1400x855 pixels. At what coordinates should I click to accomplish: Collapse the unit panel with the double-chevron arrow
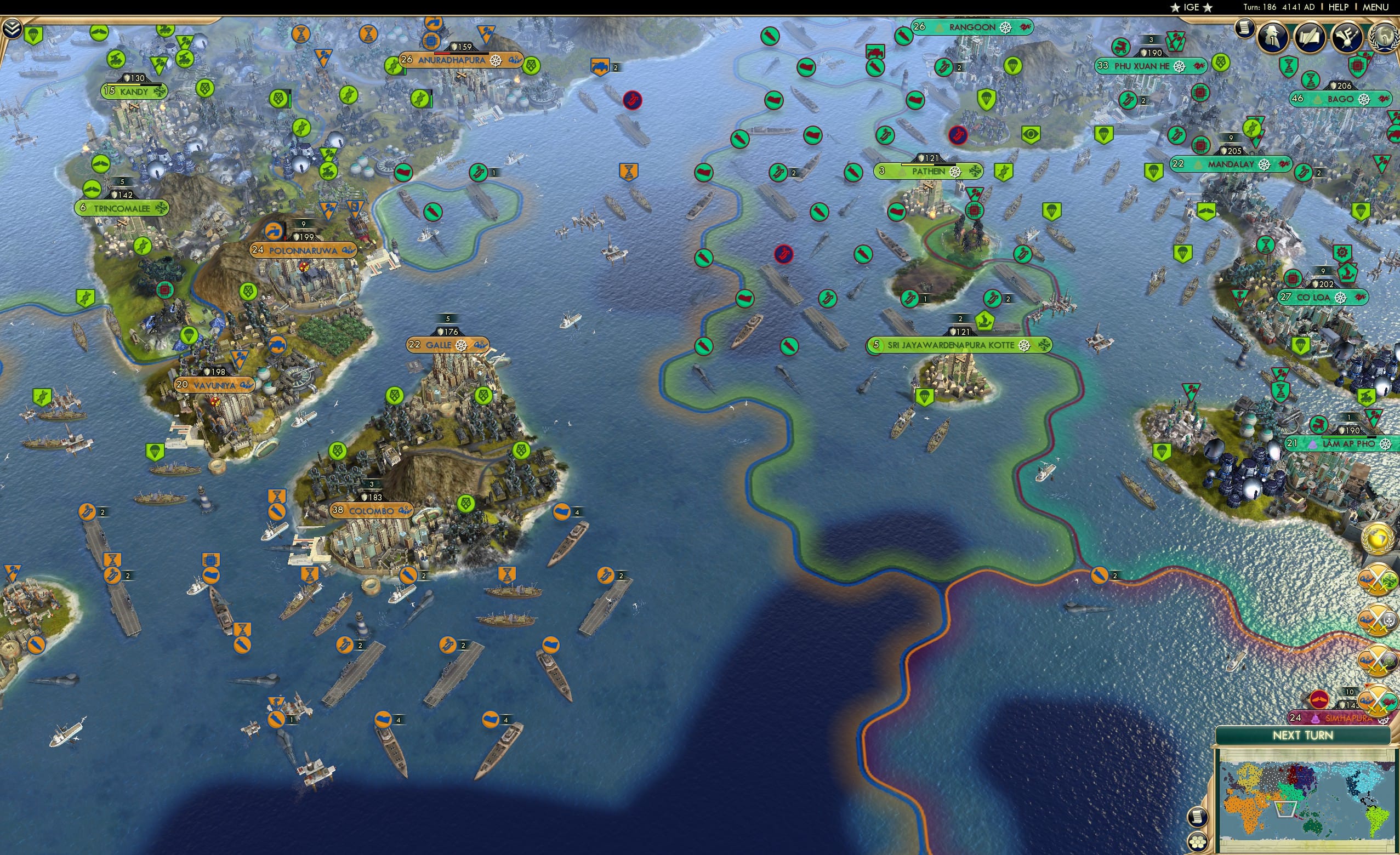[12, 27]
